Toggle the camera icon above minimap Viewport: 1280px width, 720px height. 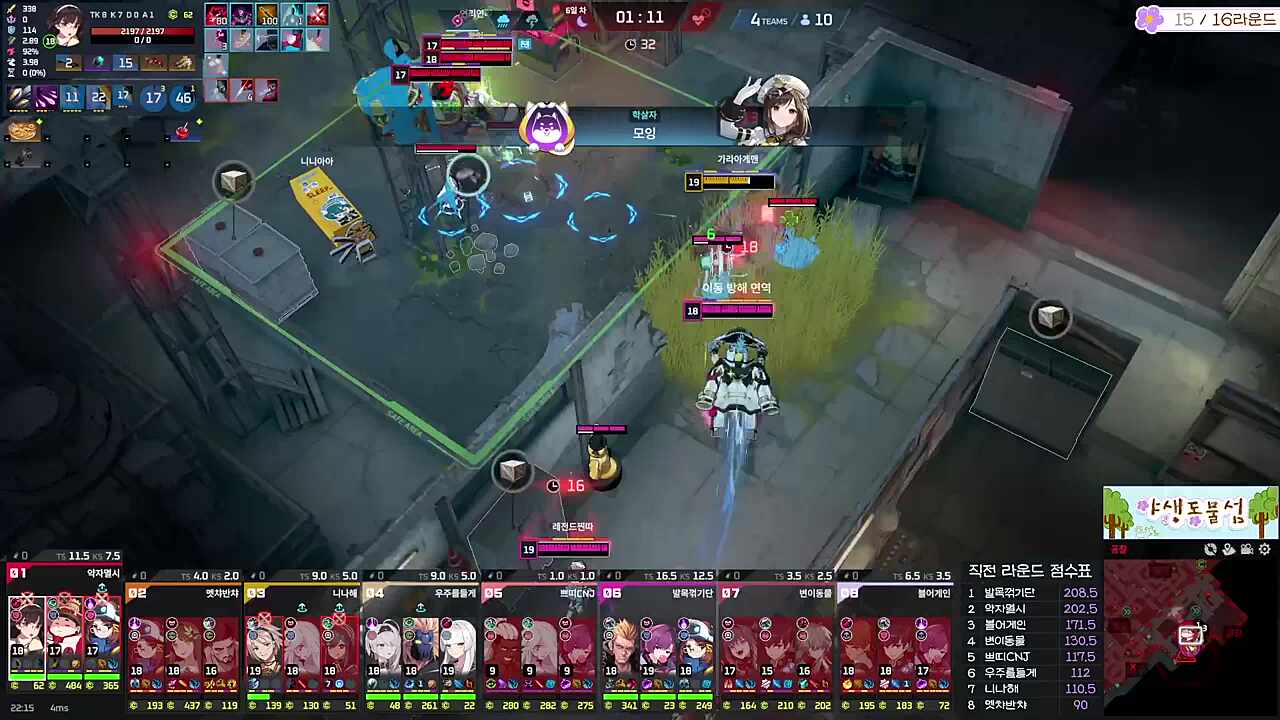(x=1247, y=549)
